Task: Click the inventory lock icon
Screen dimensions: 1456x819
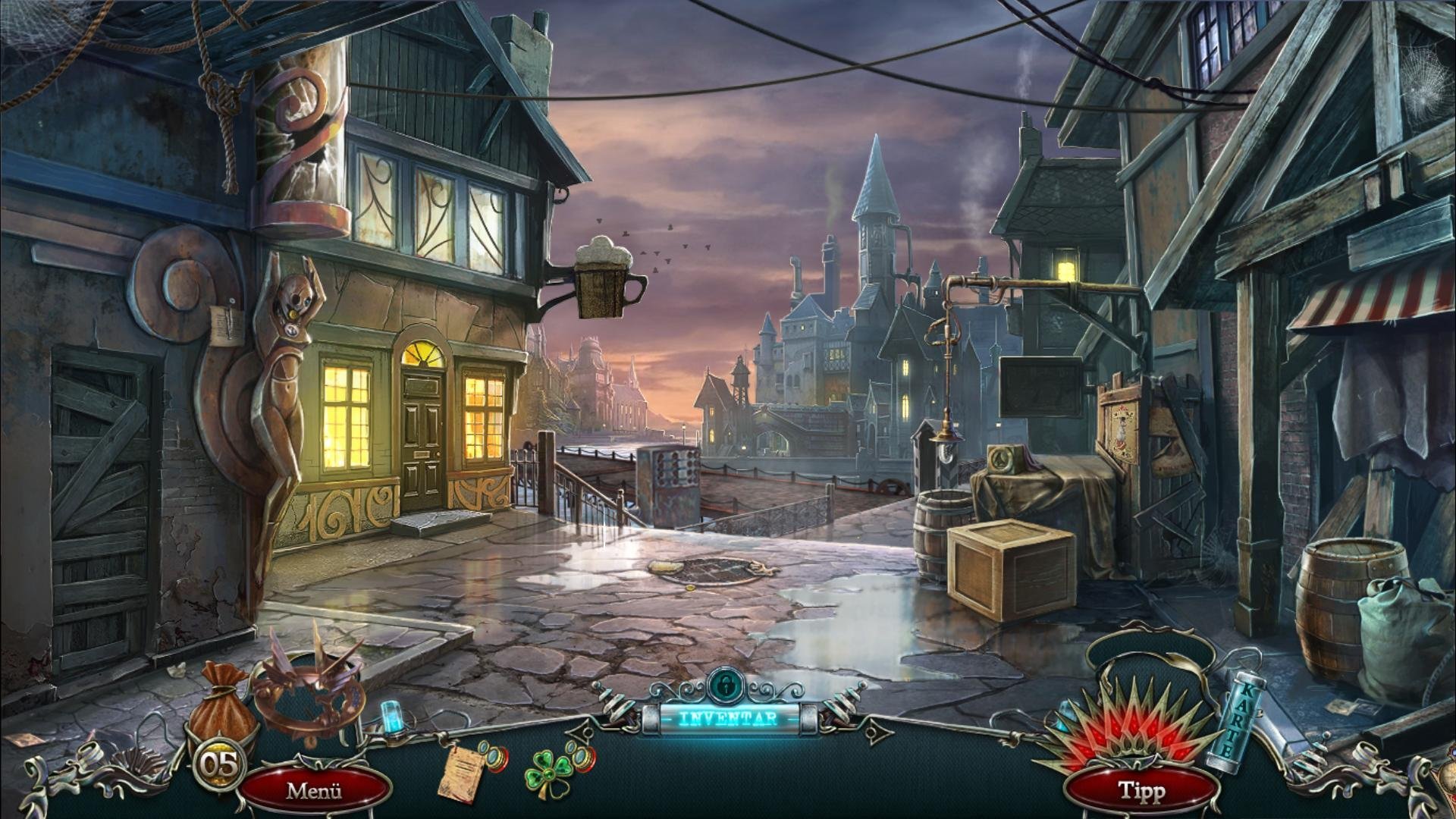Action: click(728, 685)
